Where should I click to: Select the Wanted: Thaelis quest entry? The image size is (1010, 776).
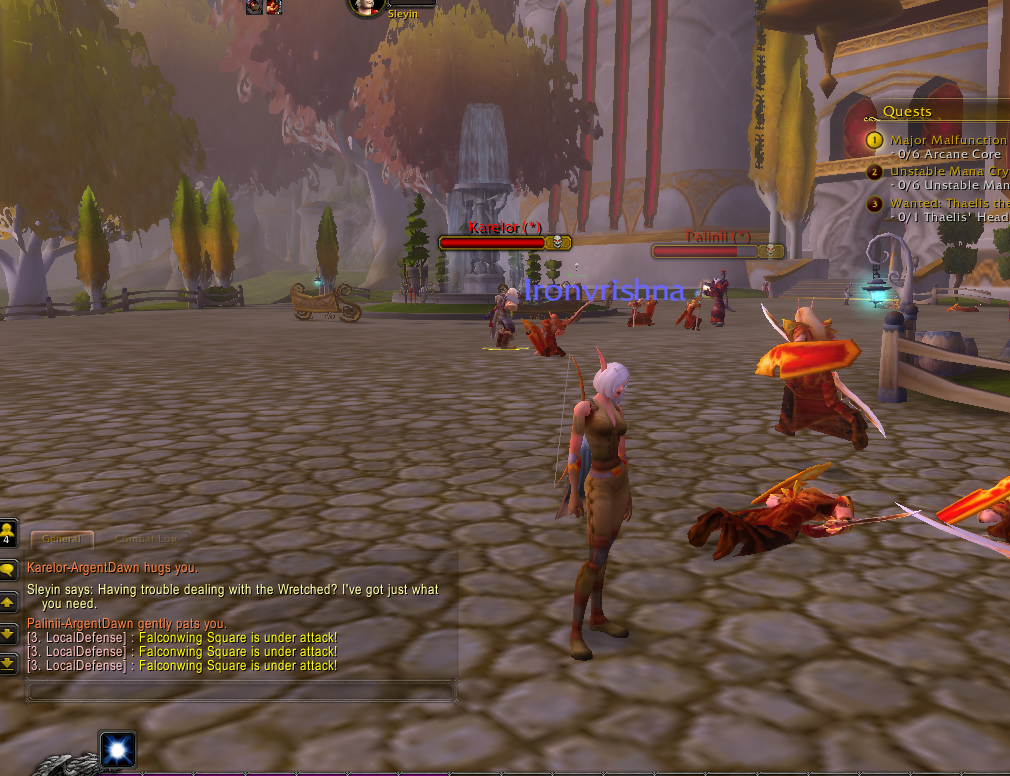click(949, 204)
